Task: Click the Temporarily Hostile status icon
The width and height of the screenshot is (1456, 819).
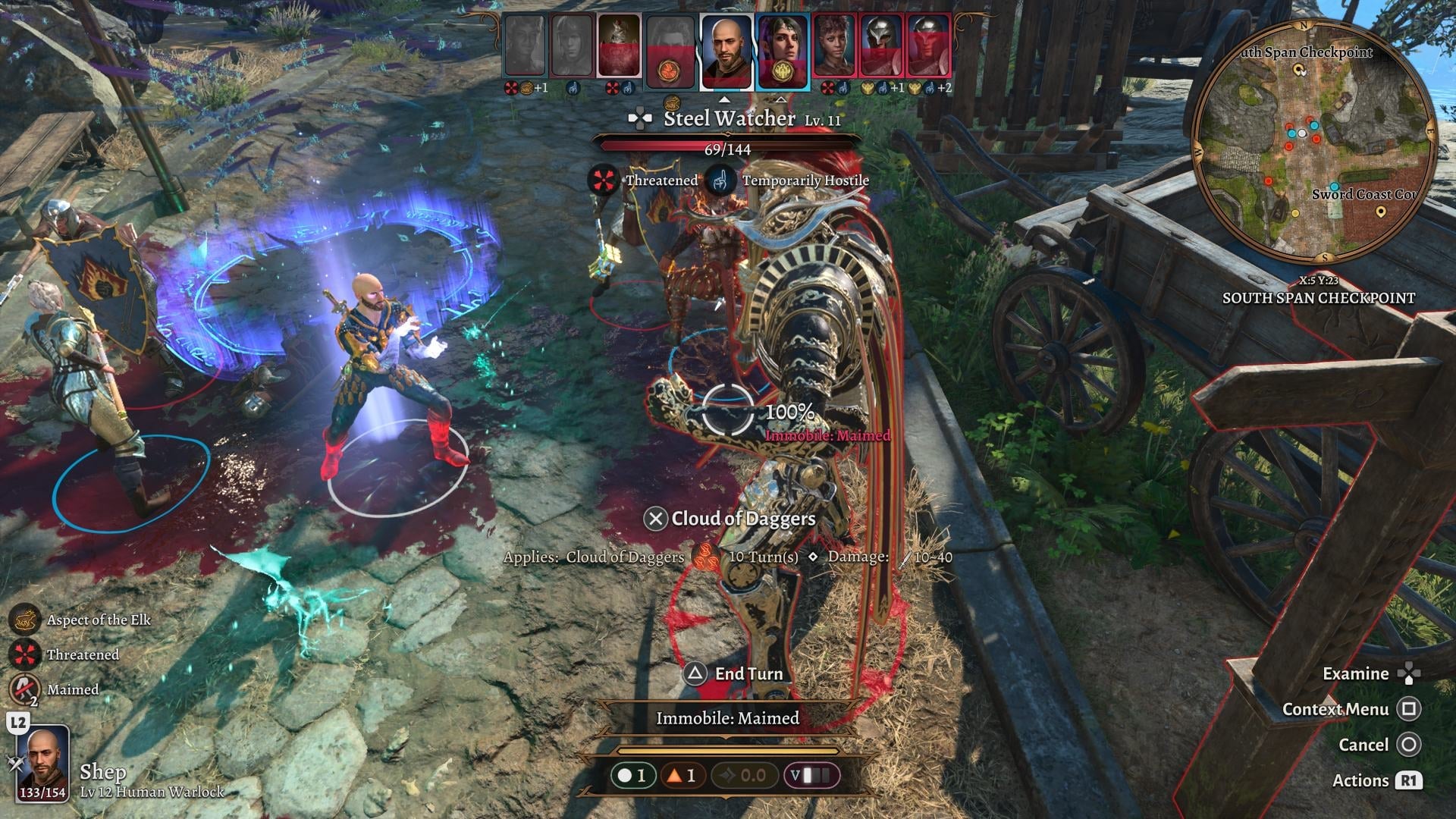Action: pyautogui.click(x=719, y=181)
